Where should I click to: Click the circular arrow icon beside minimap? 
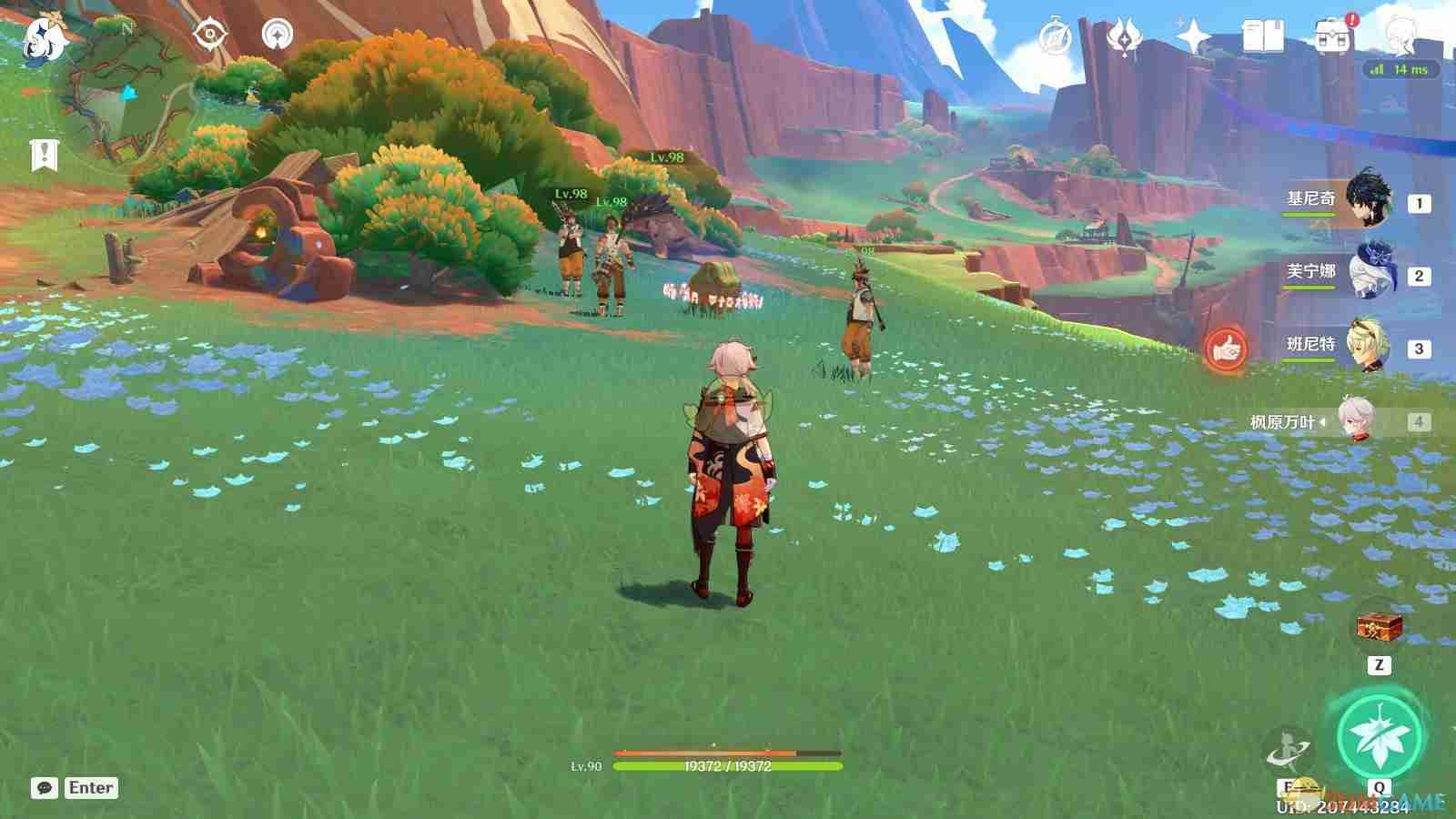[x=278, y=35]
